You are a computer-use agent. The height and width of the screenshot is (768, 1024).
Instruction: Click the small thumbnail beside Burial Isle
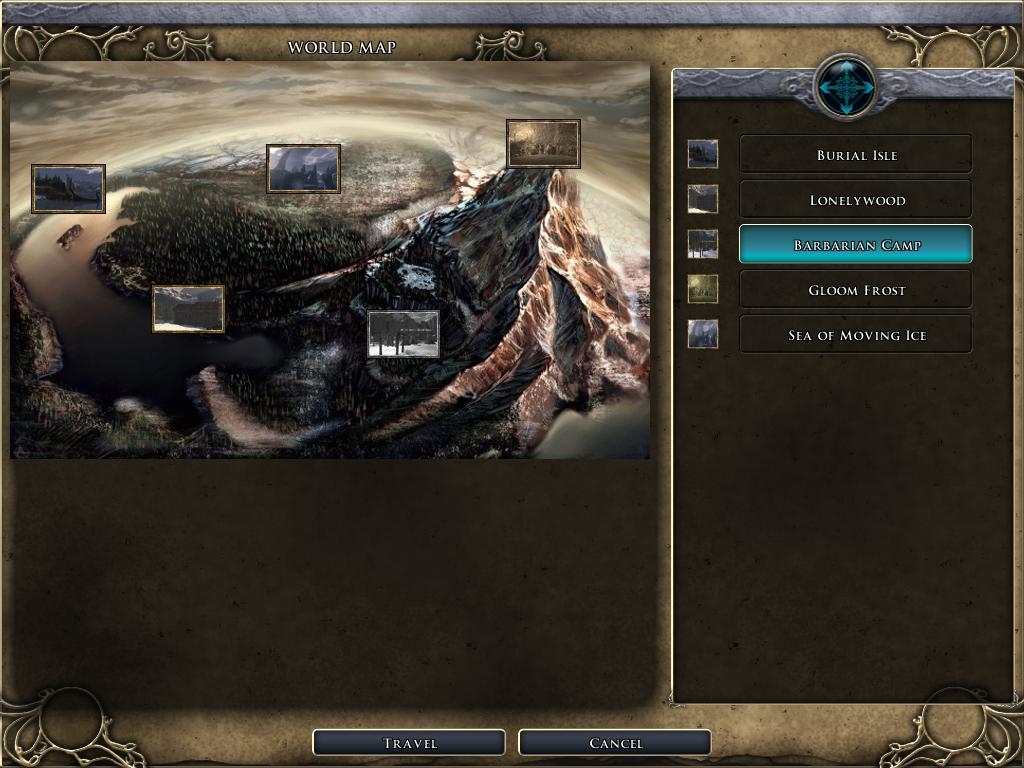click(703, 154)
